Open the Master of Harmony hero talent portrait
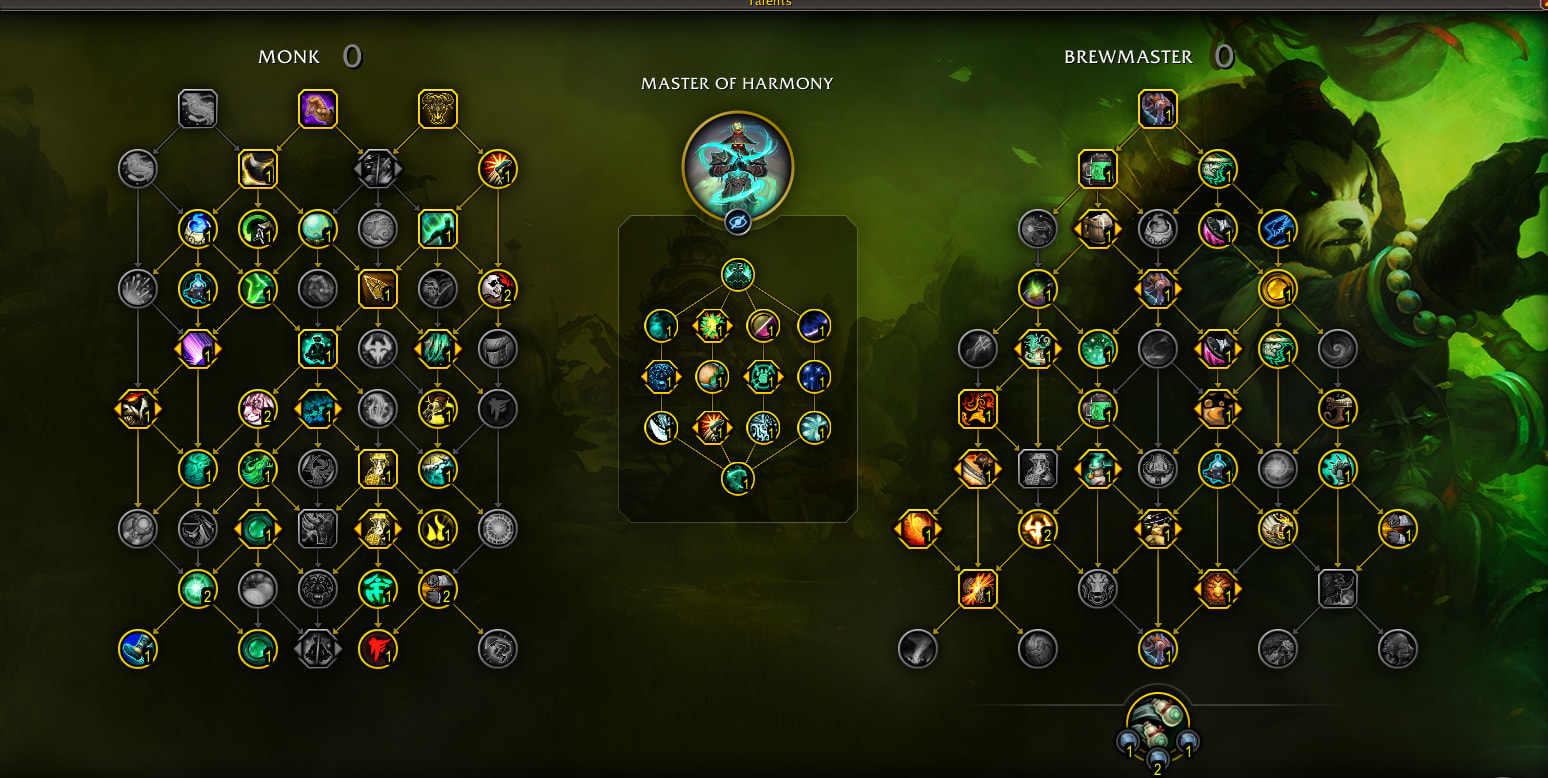This screenshot has width=1548, height=778. [737, 165]
